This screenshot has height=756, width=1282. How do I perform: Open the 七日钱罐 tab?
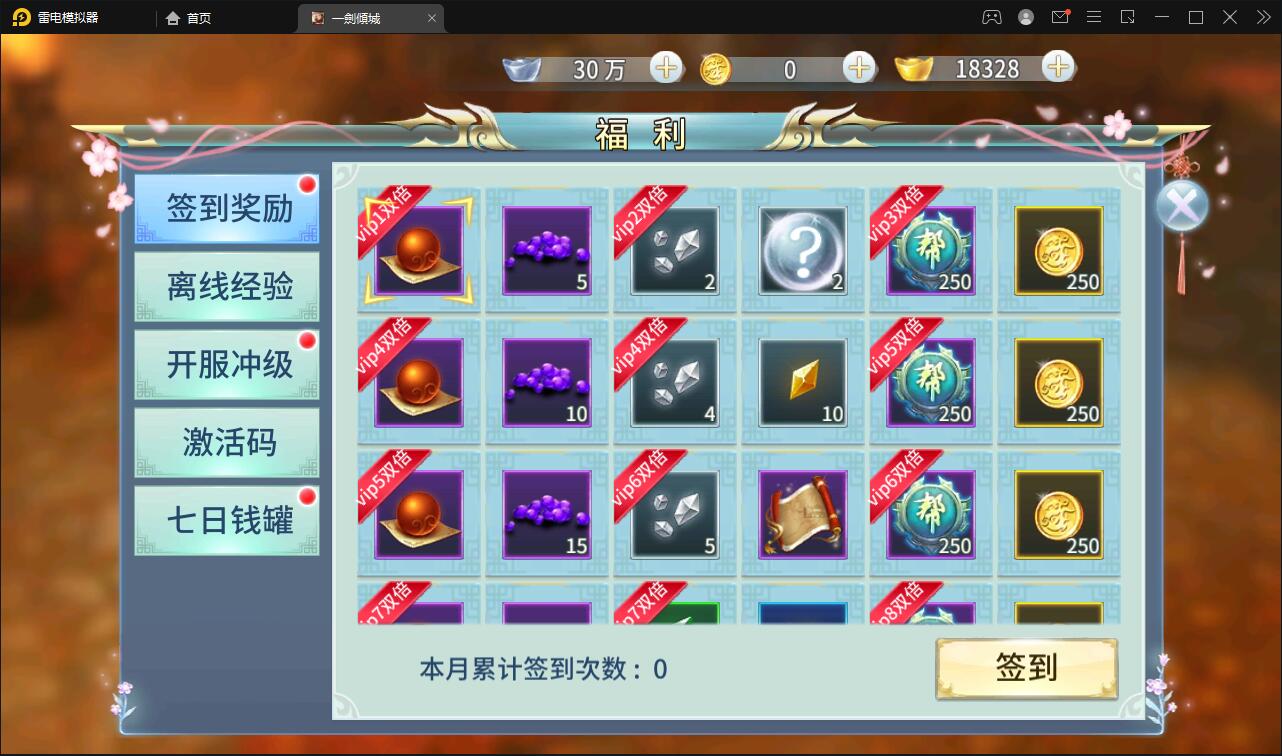226,521
